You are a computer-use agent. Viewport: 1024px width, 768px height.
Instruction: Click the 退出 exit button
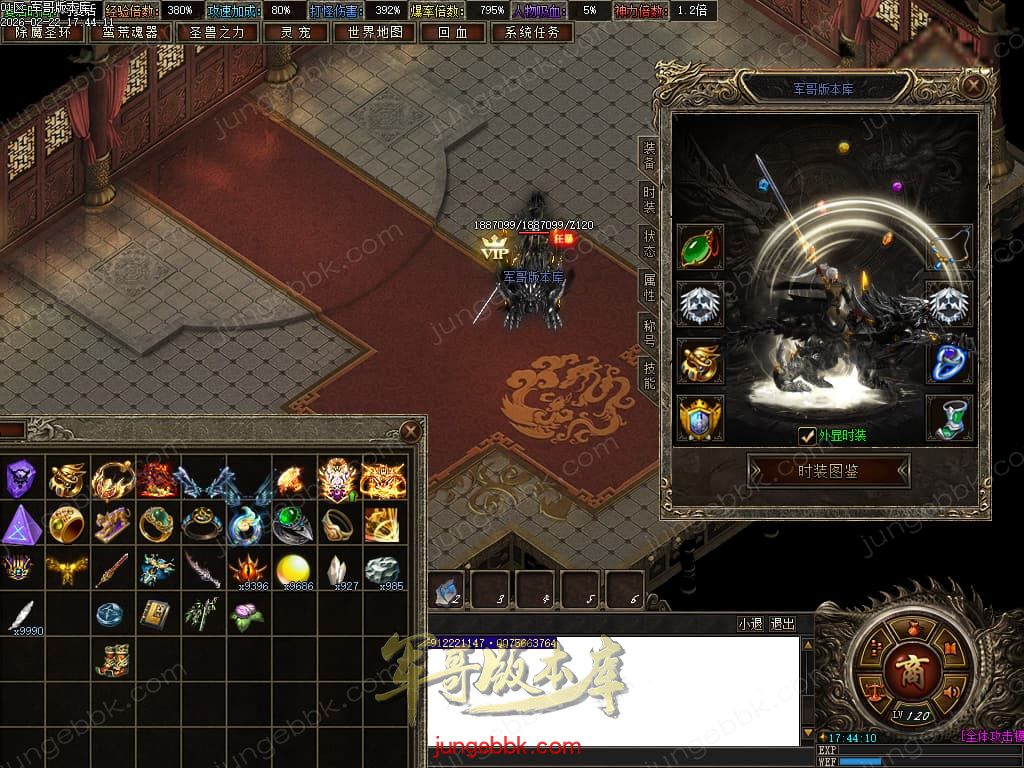pyautogui.click(x=783, y=624)
